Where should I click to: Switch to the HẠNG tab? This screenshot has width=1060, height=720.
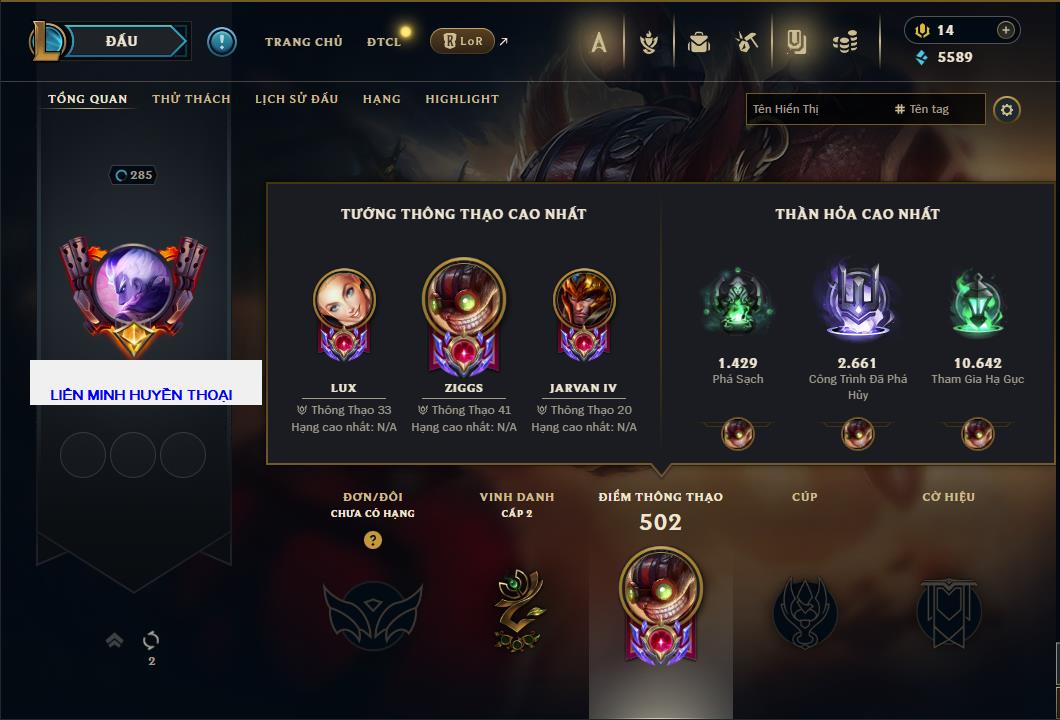pyautogui.click(x=381, y=99)
